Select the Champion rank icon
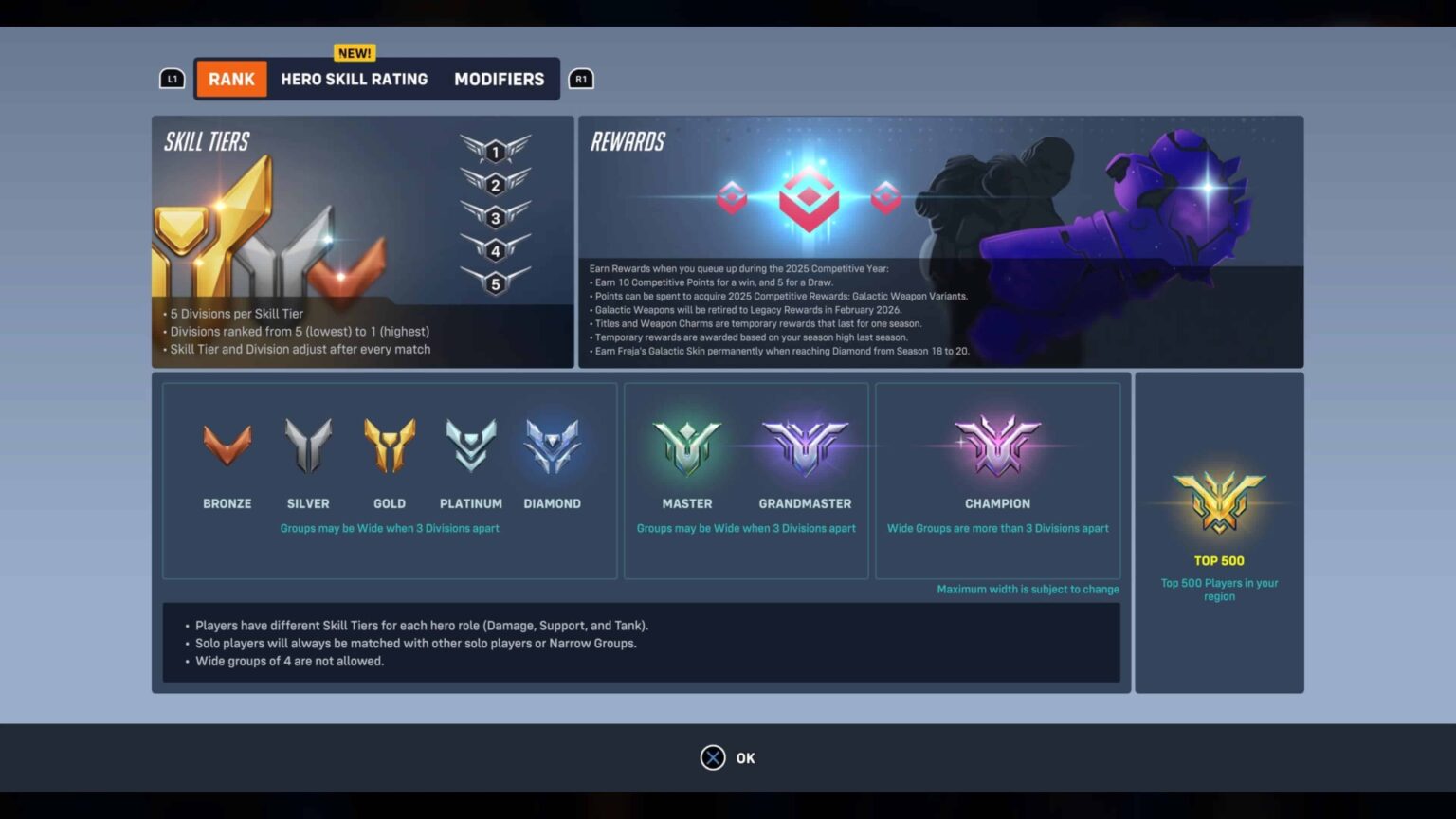Screen dimensions: 1456x819 click(997, 444)
